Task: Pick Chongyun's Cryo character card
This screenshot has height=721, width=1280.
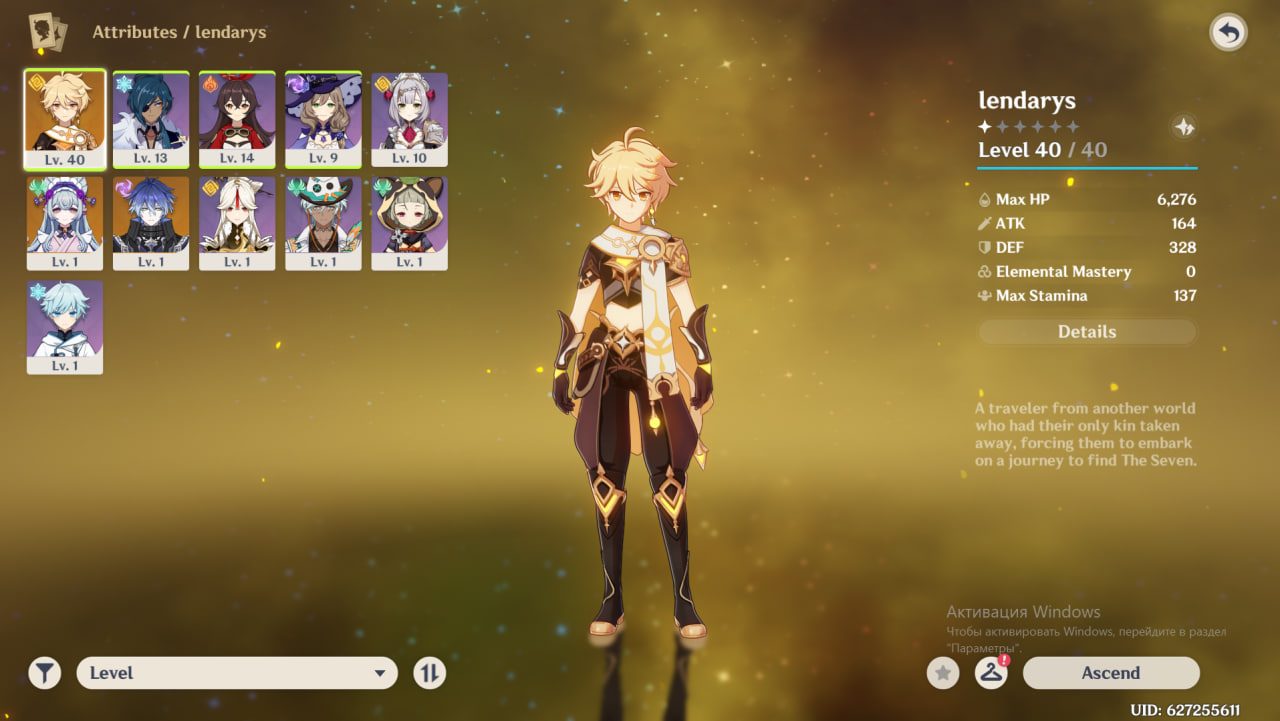Action: pyautogui.click(x=65, y=327)
